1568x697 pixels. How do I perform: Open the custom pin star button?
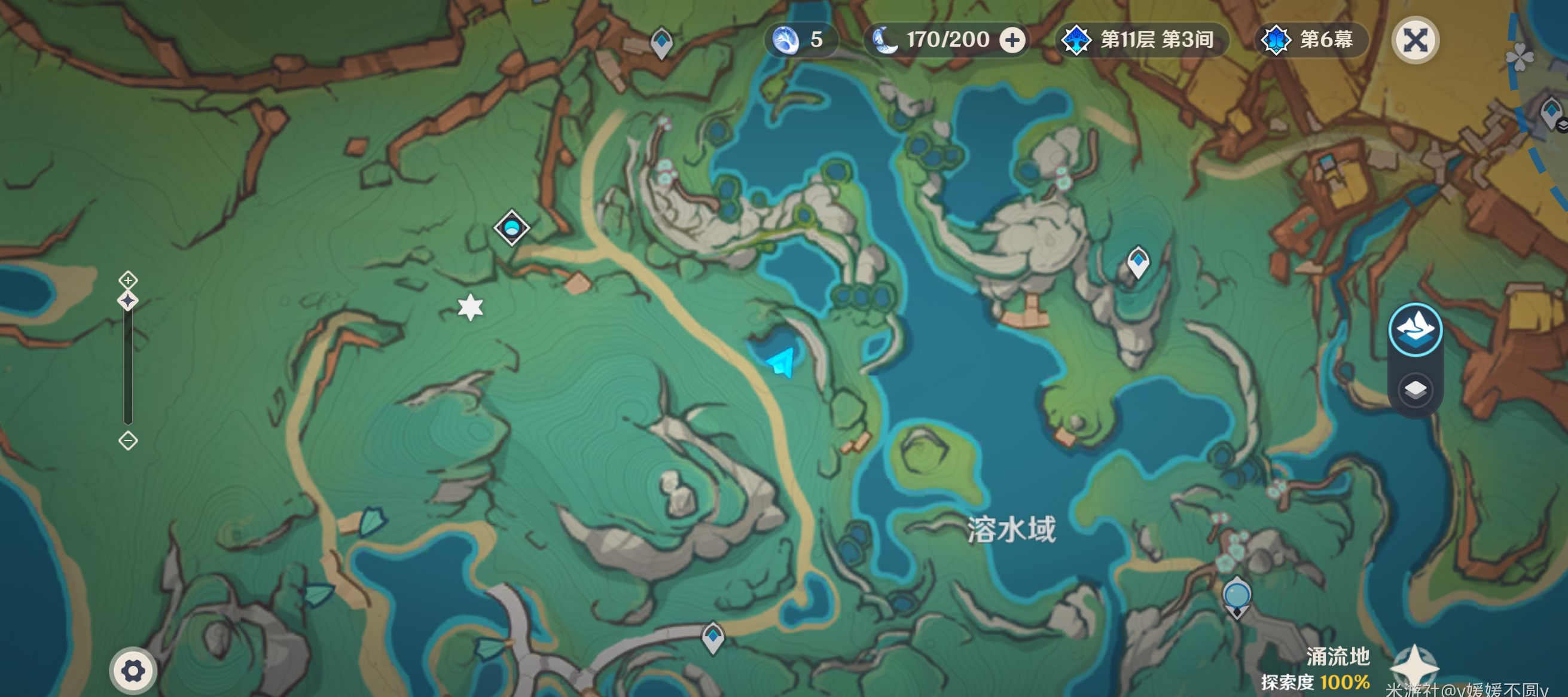coord(1414,667)
